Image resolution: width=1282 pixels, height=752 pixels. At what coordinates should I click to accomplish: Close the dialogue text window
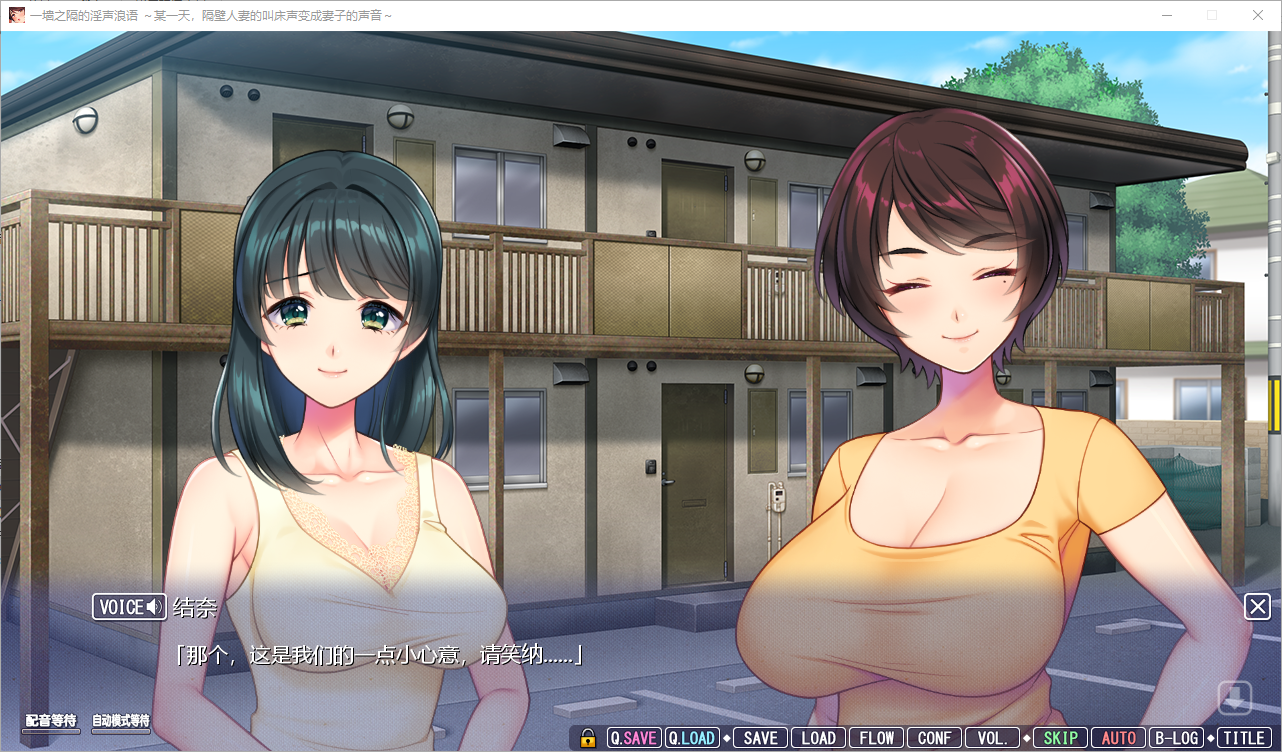point(1257,606)
